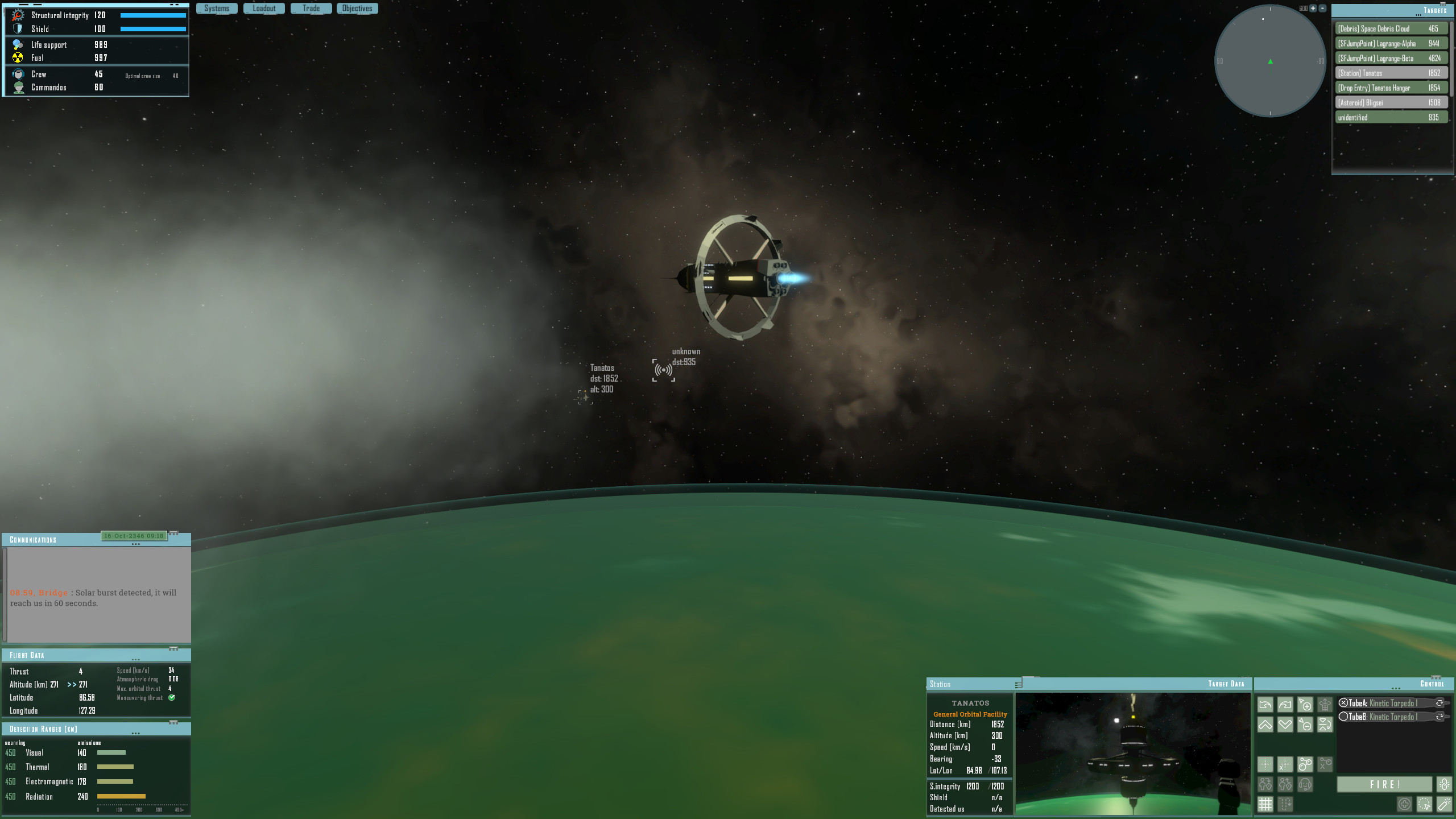Viewport: 1456px width, 819px height.
Task: Collapse the Detection Ranges panel
Action: pos(136,732)
